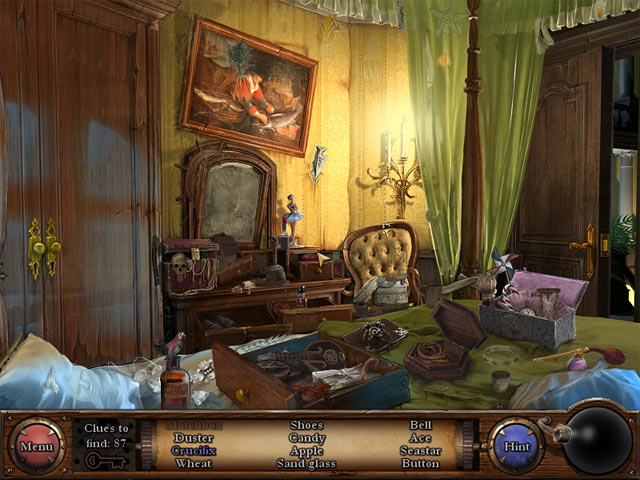Choose Duster in the clue list
The width and height of the screenshot is (640, 480).
[x=194, y=438]
